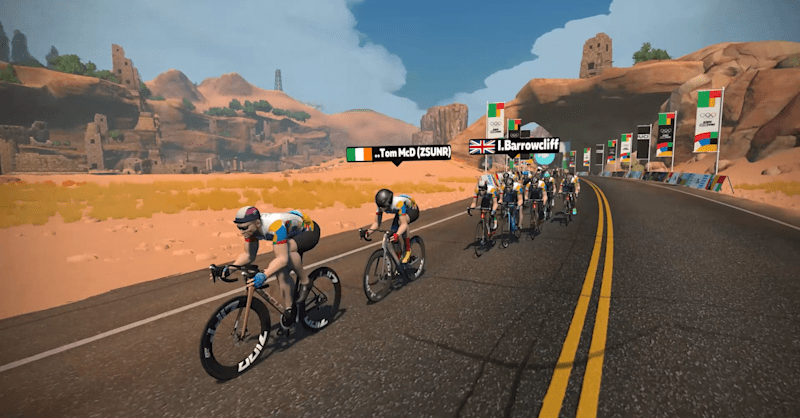Viewport: 800px width, 418px height.
Task: Select the I.Barrowcliff rider name tag
Action: point(514,146)
